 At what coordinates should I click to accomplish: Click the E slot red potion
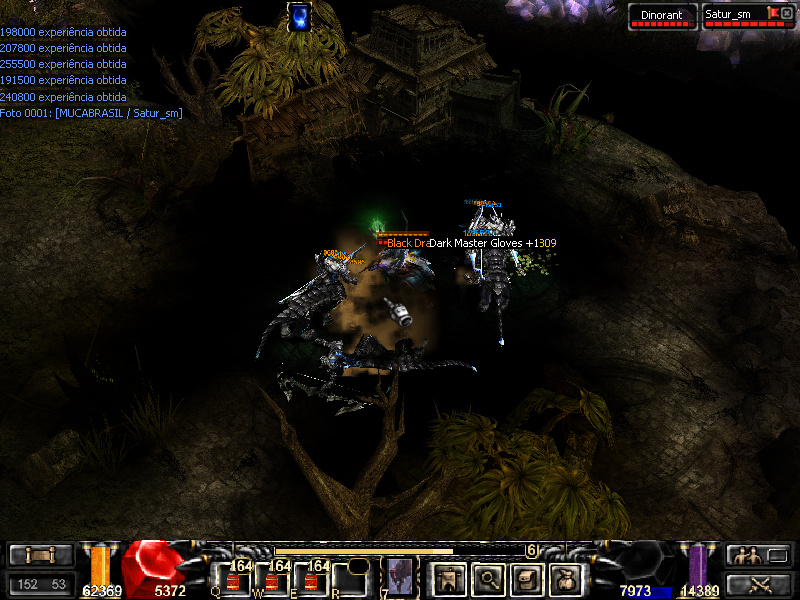[x=313, y=580]
